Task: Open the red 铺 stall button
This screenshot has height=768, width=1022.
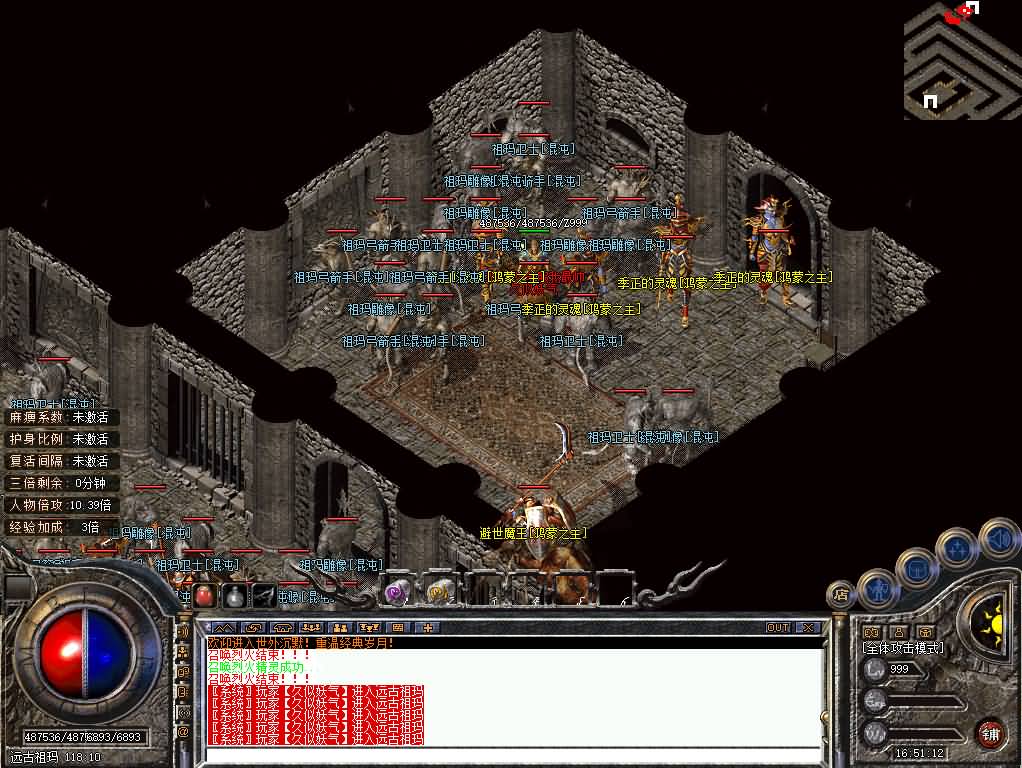Action: [990, 732]
